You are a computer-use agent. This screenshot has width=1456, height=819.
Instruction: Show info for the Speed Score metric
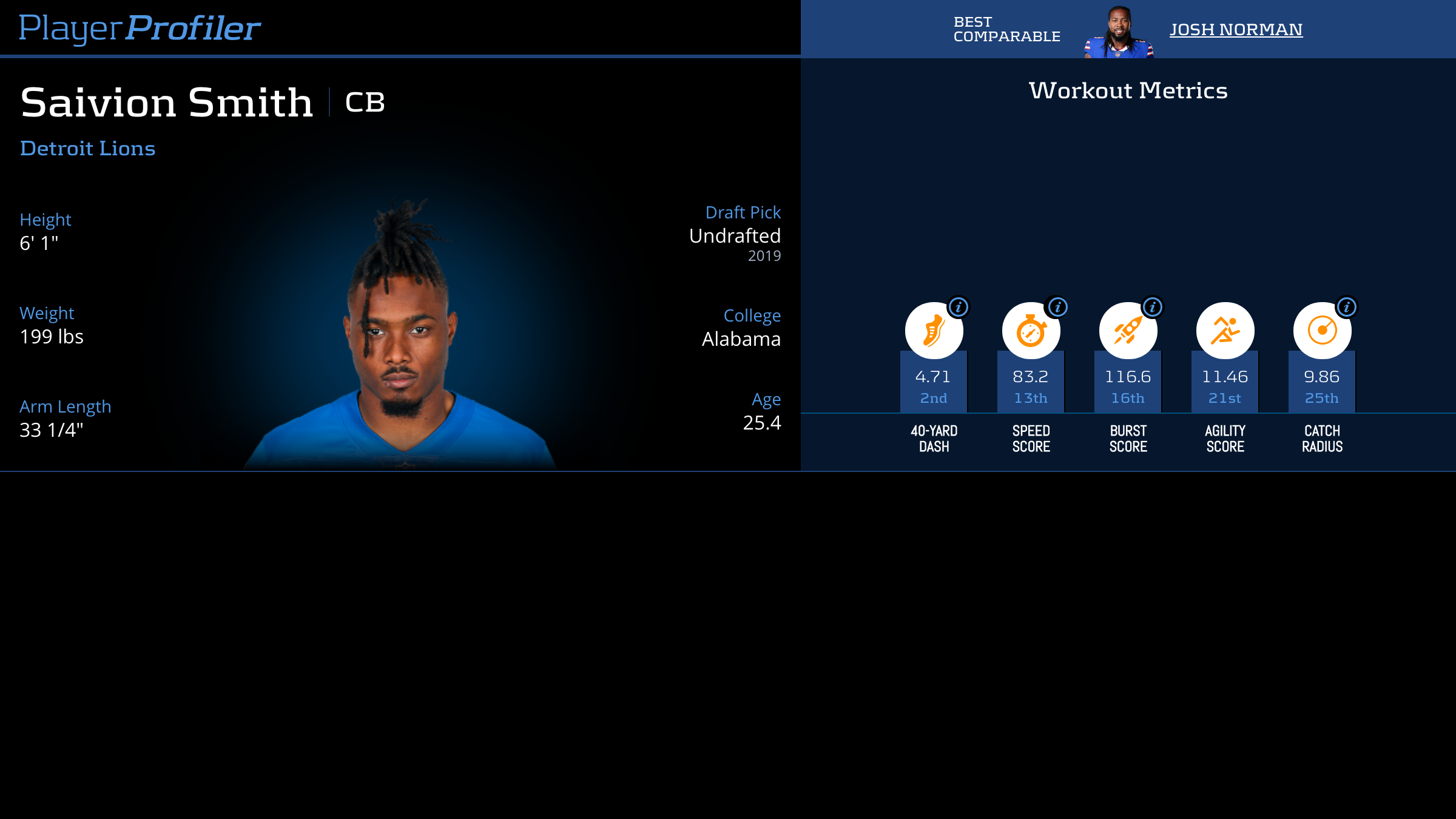click(1057, 308)
